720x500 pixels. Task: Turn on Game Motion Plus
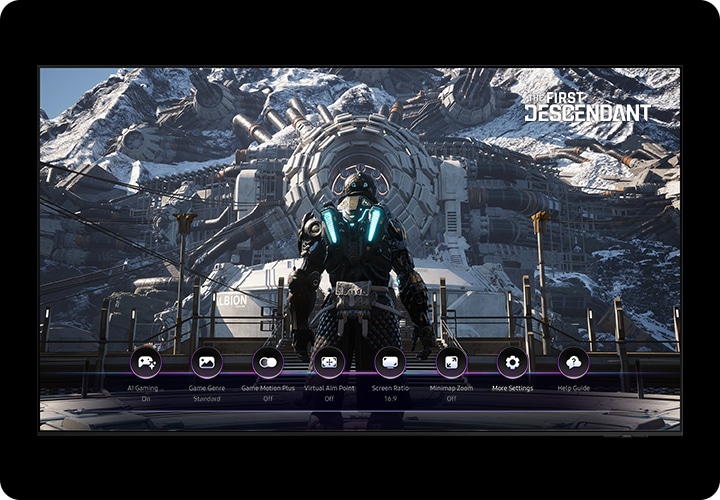tap(268, 362)
